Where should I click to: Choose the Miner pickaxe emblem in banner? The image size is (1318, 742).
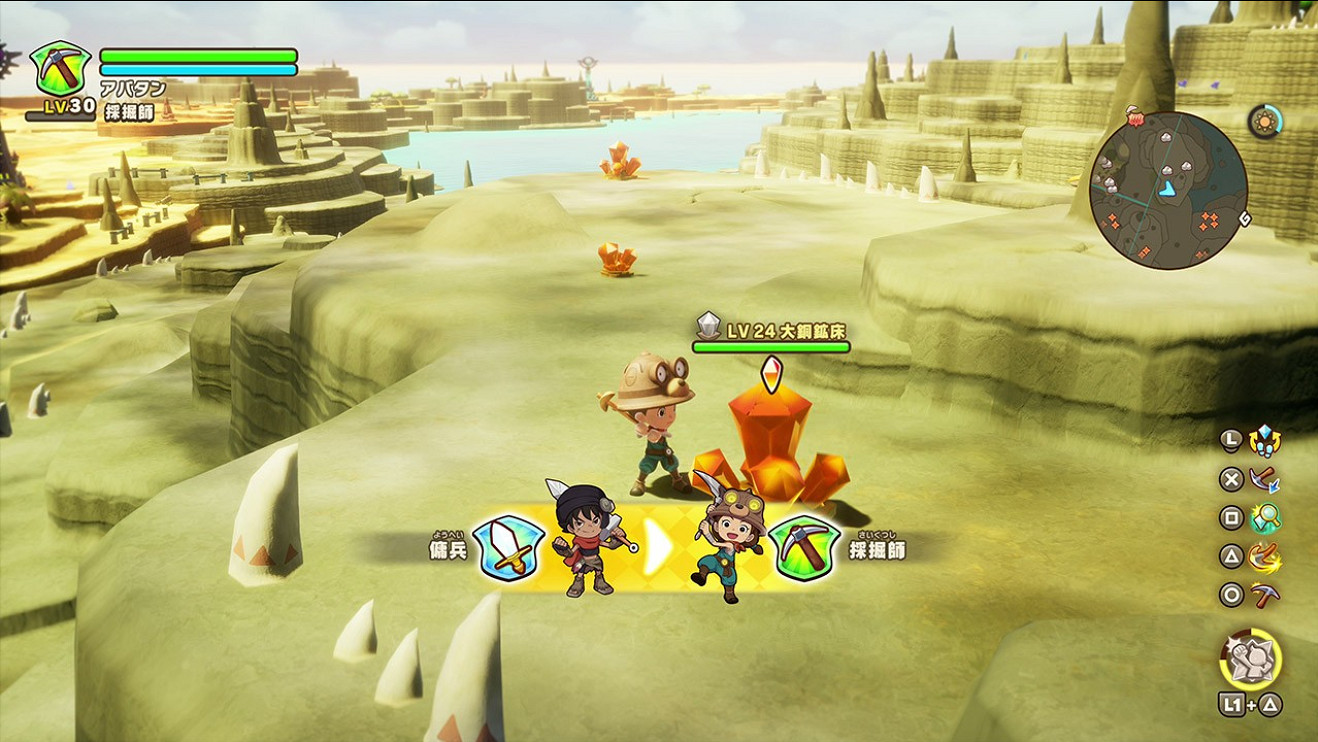coord(804,549)
